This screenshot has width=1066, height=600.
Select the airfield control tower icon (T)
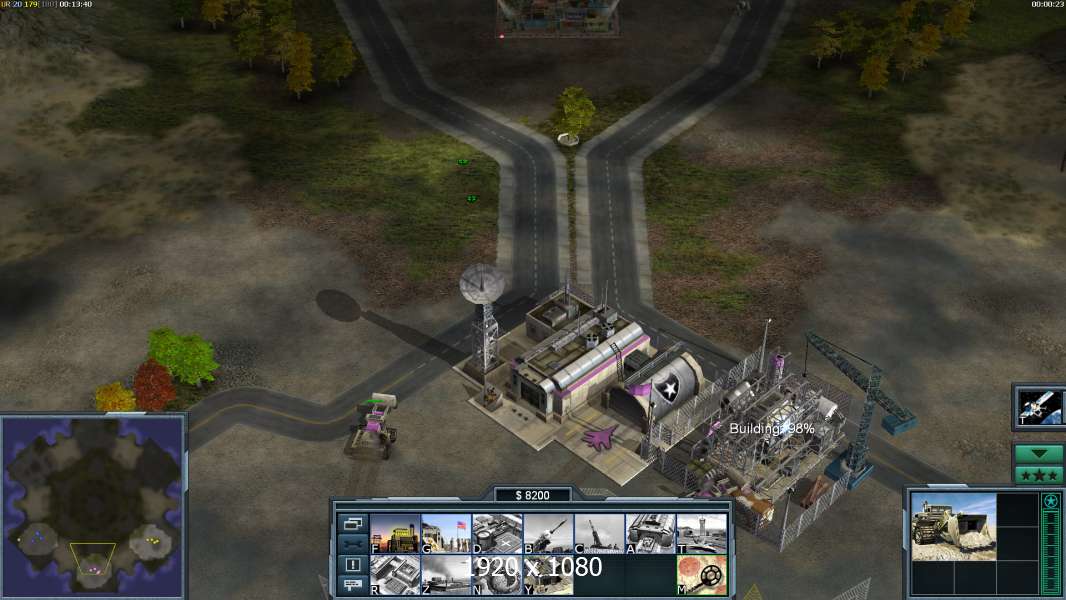702,534
